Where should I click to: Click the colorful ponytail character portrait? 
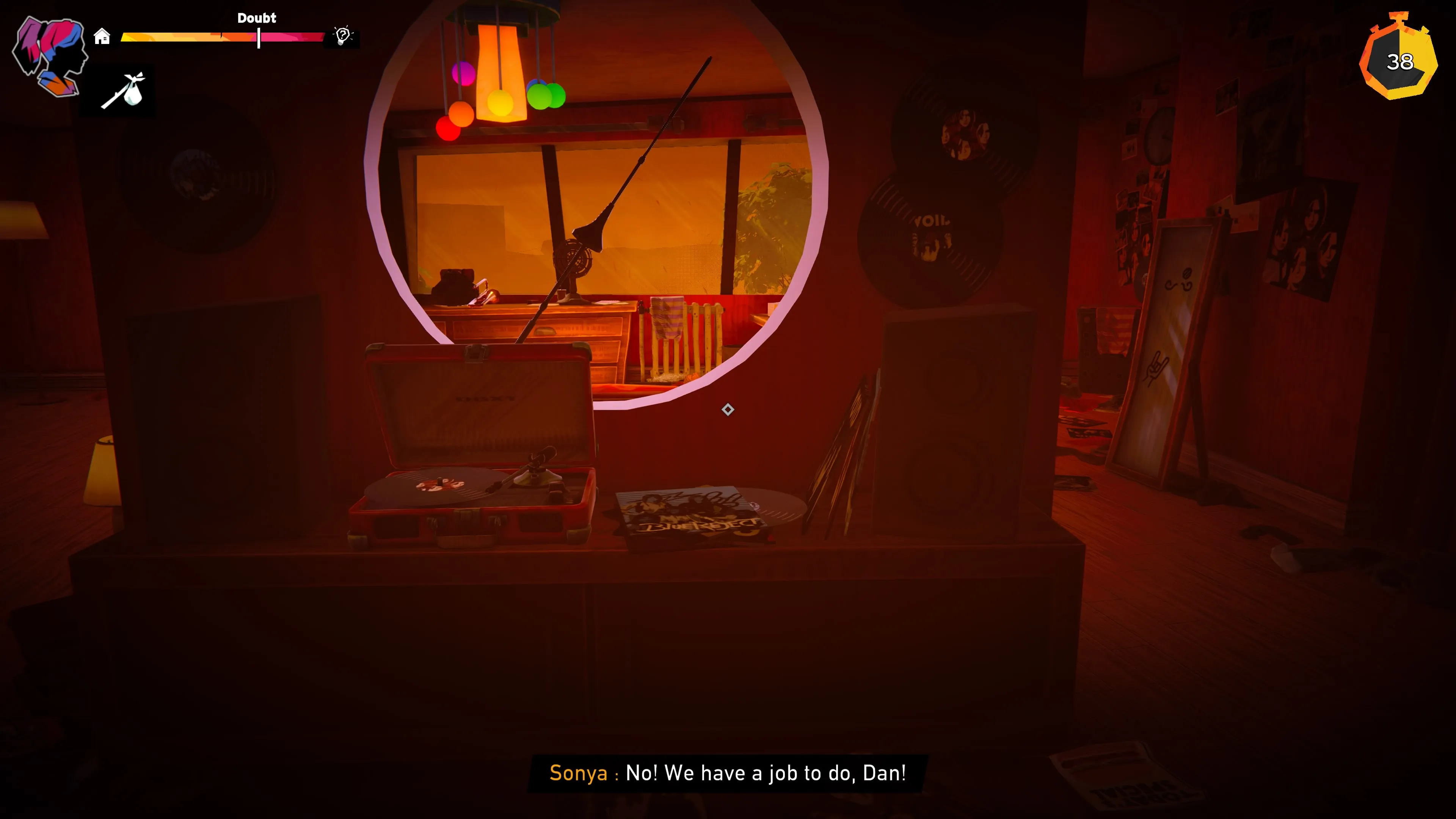click(x=50, y=55)
